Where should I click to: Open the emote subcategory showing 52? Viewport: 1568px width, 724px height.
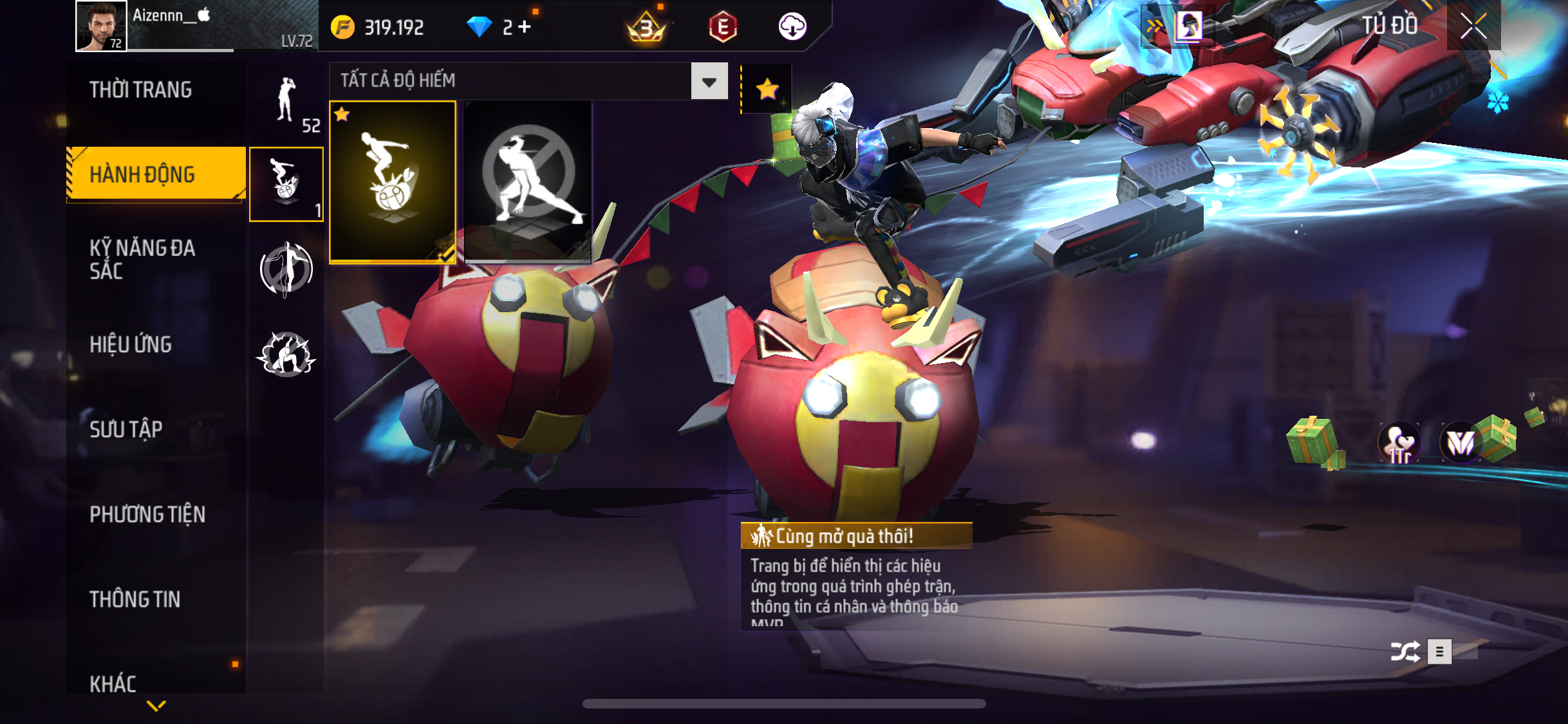tap(287, 103)
